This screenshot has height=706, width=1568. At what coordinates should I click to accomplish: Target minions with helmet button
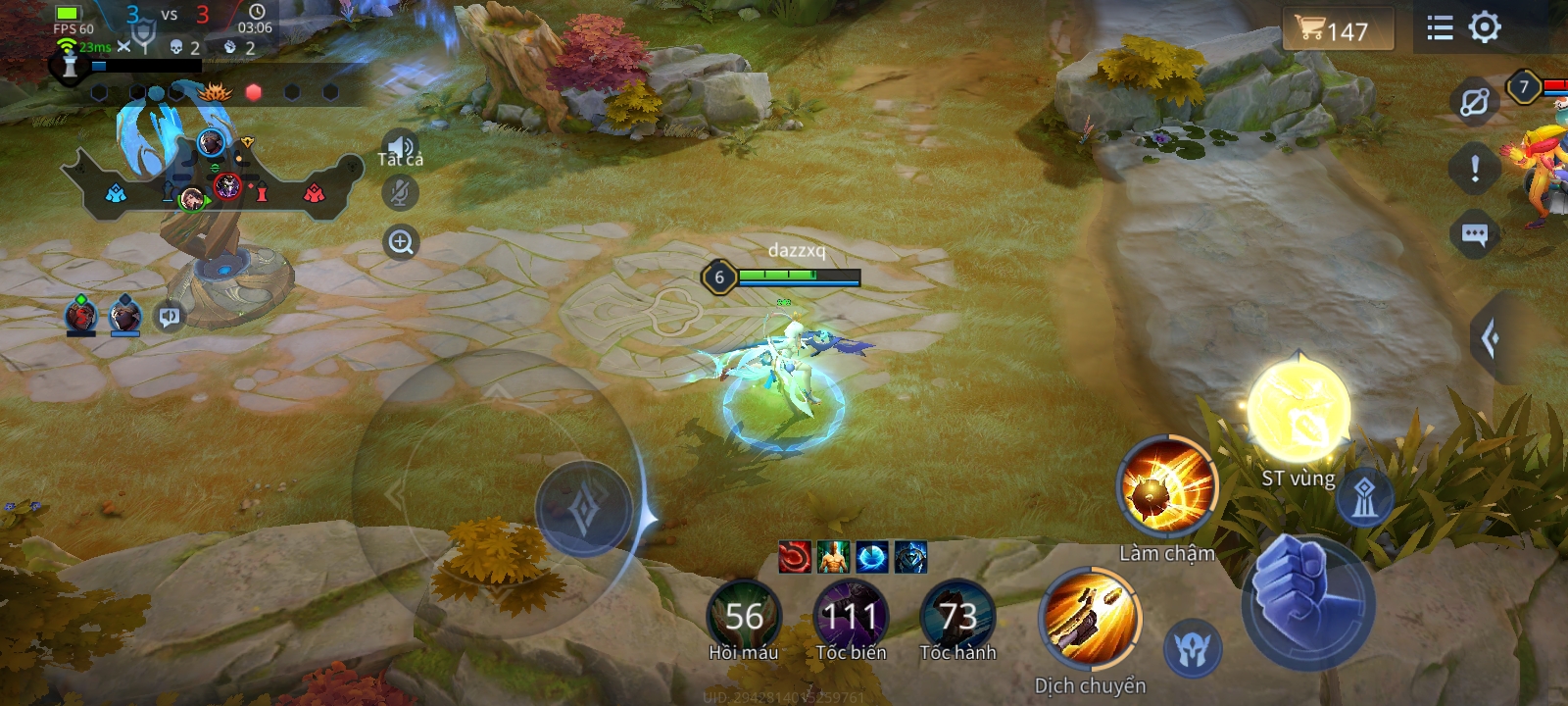click(x=1194, y=648)
